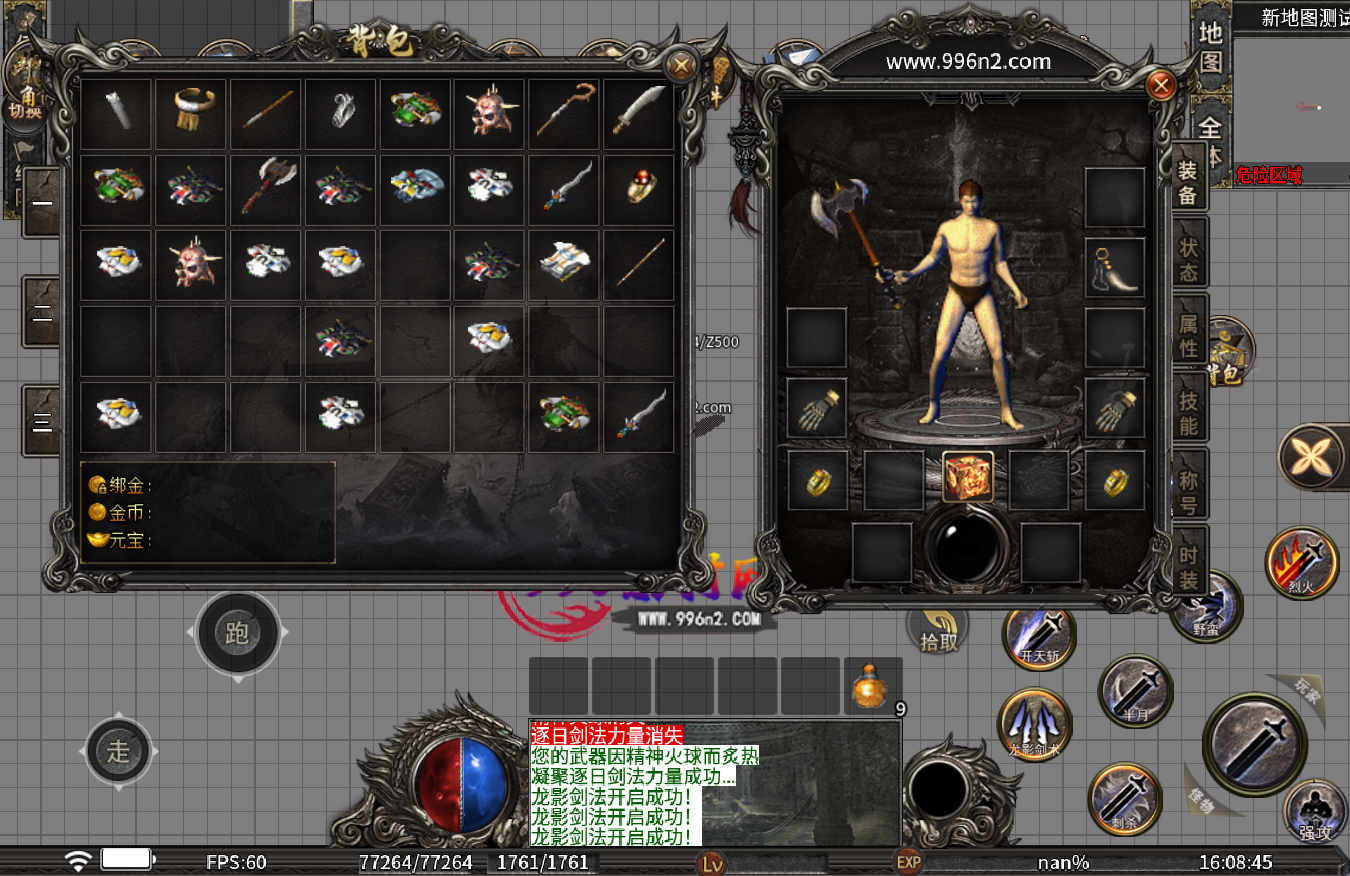Open the 时装 fashion tab

(x=1188, y=566)
